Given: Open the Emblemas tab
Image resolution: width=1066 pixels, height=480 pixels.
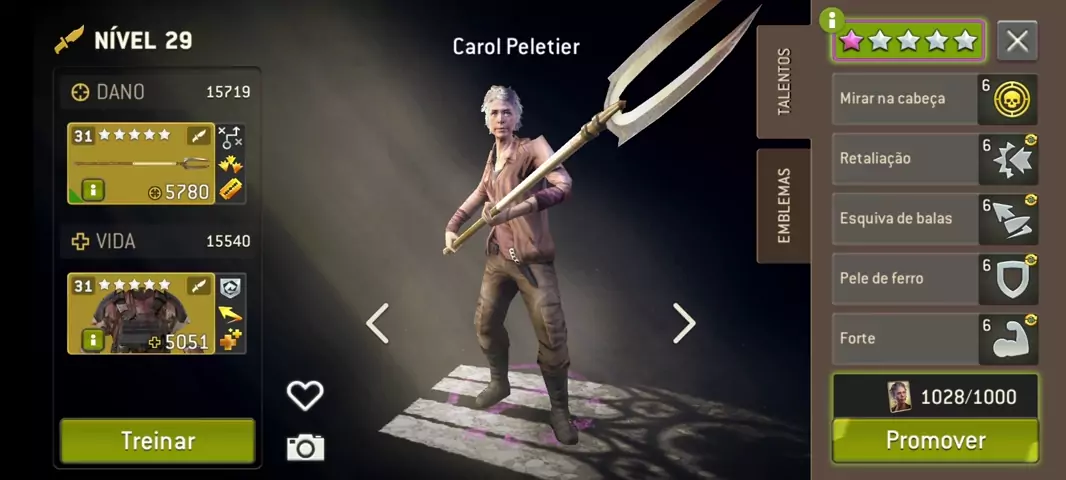Looking at the screenshot, I should [783, 206].
